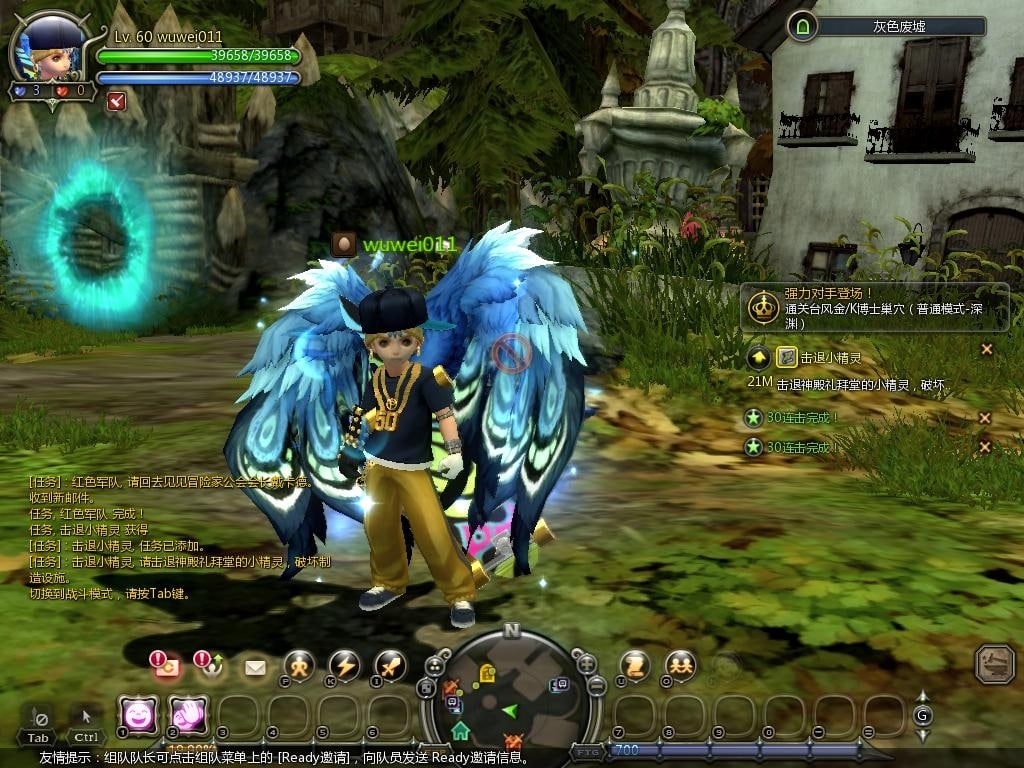This screenshot has height=768, width=1024.
Task: Open the alert icon with orange envelope
Action: point(164,664)
